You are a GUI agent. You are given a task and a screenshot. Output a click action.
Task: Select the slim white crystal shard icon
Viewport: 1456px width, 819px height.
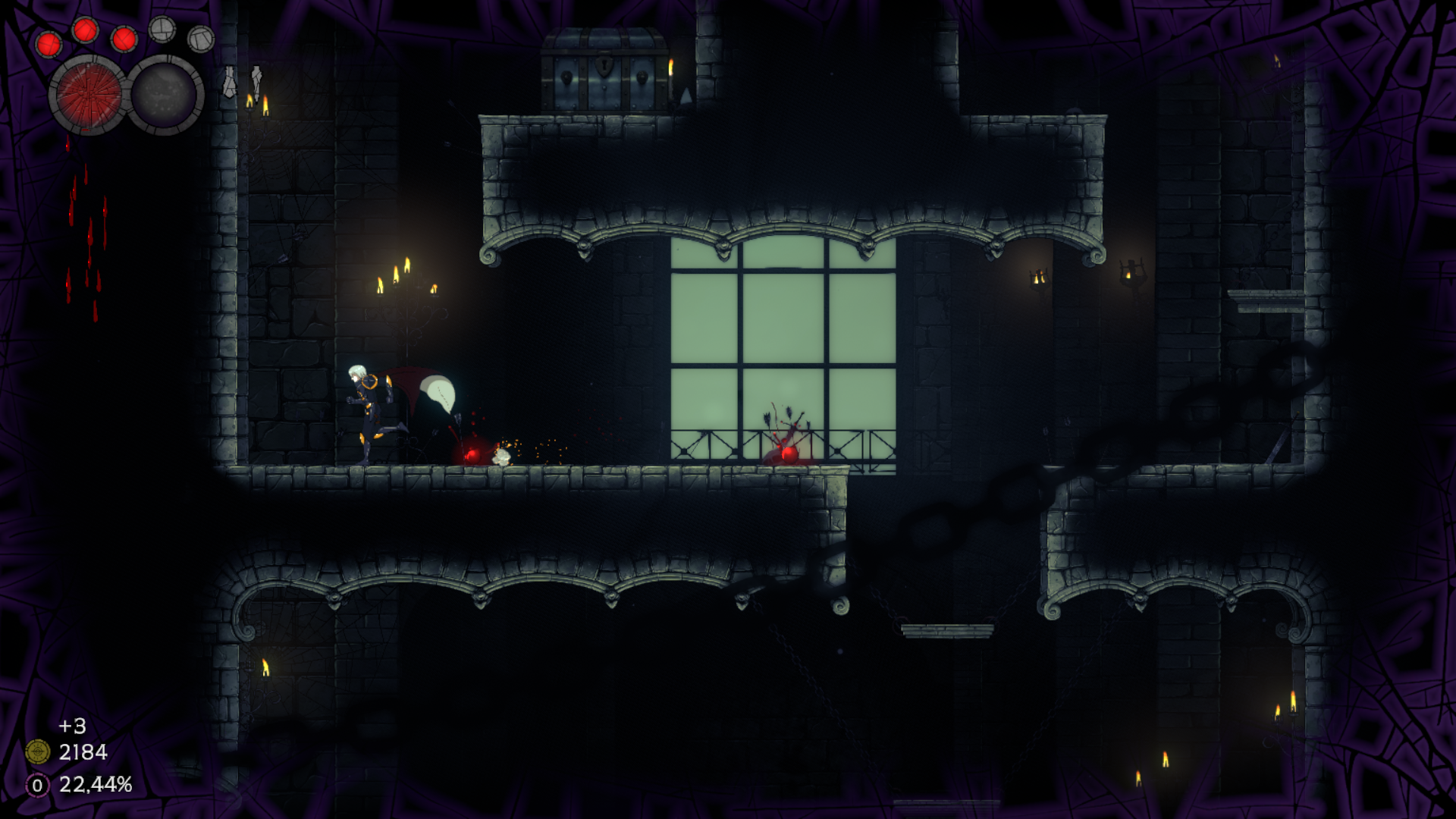(x=256, y=80)
